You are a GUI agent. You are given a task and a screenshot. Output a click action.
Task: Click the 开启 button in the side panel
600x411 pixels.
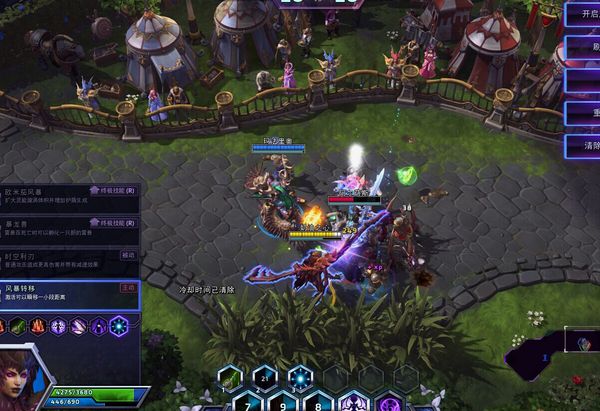582,13
